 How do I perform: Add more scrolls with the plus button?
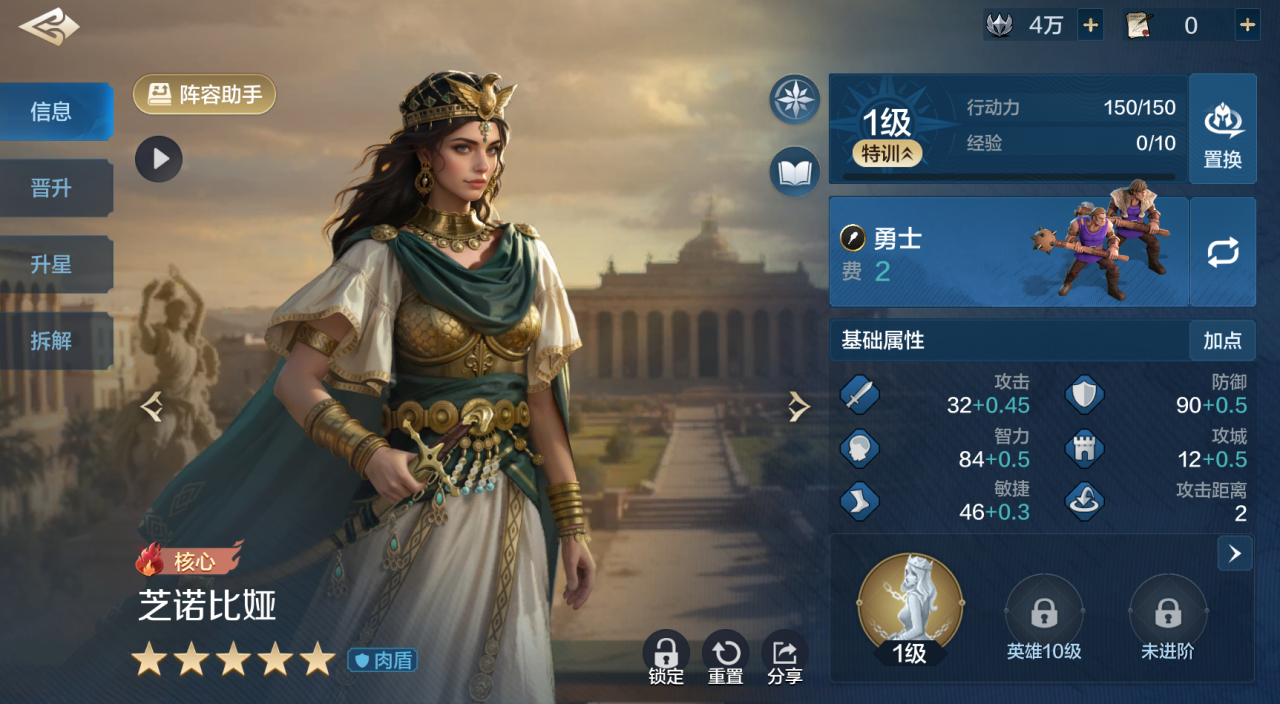[x=1247, y=26]
